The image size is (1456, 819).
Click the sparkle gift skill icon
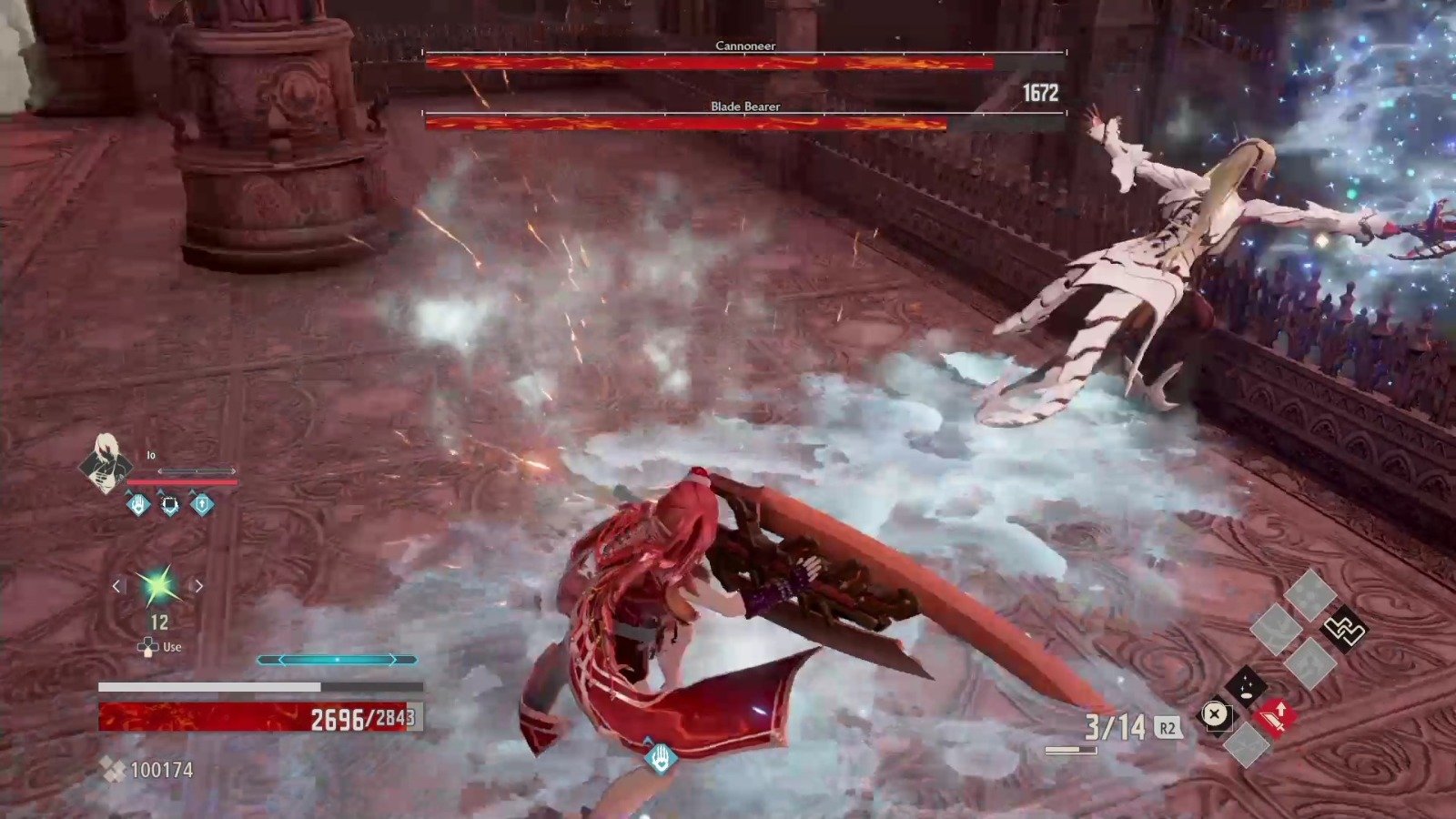coord(1248,685)
